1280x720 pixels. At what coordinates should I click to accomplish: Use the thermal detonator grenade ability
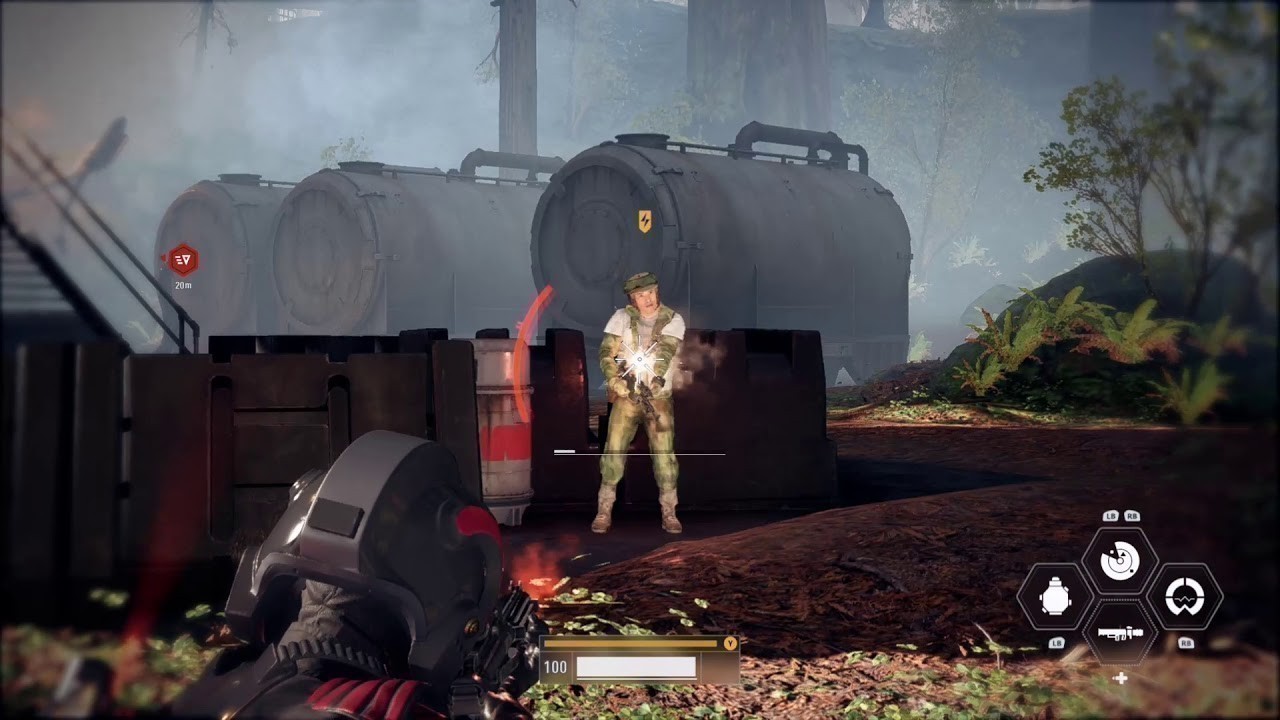click(1055, 598)
